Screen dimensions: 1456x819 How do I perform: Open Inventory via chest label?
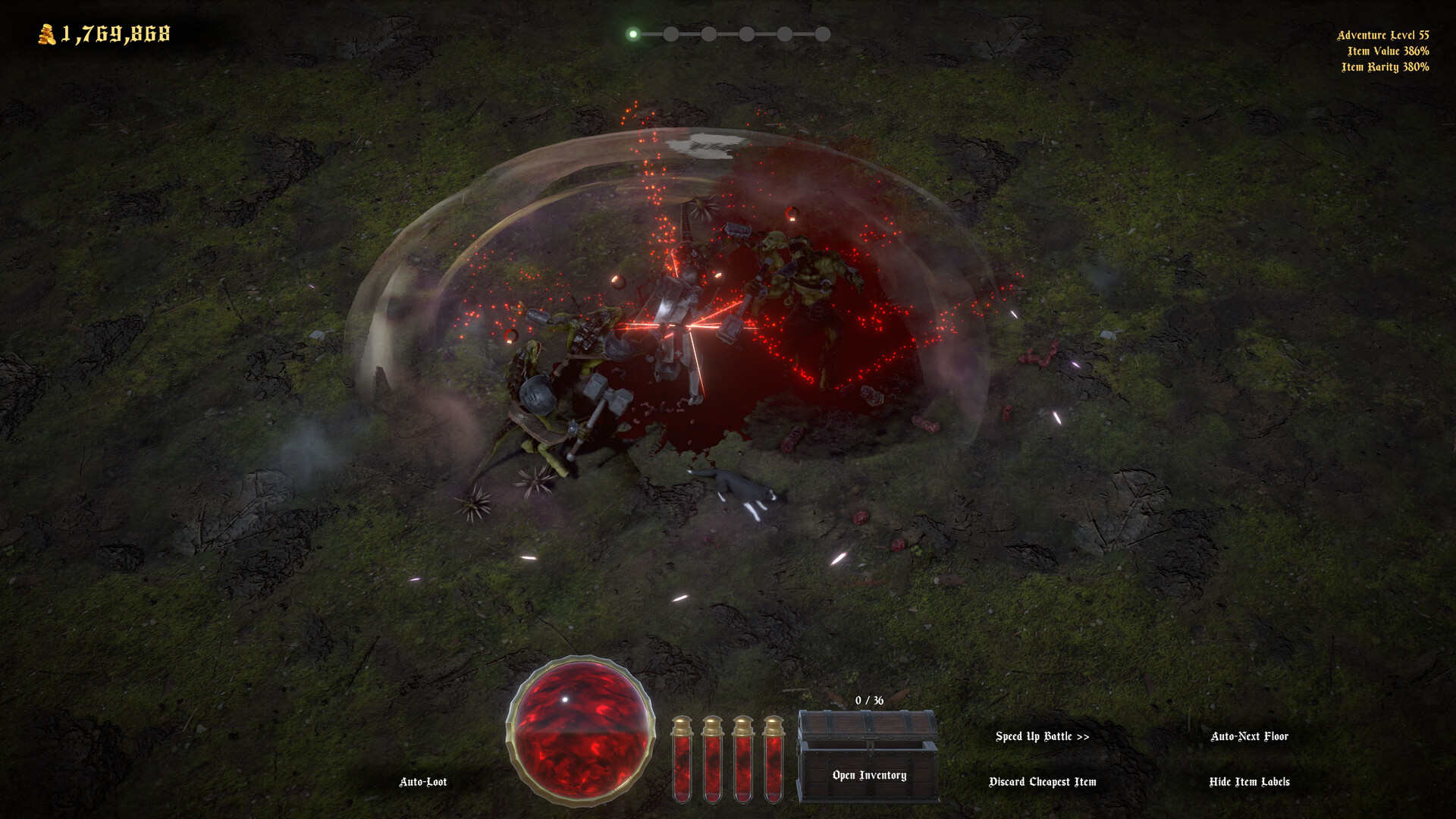pyautogui.click(x=869, y=775)
